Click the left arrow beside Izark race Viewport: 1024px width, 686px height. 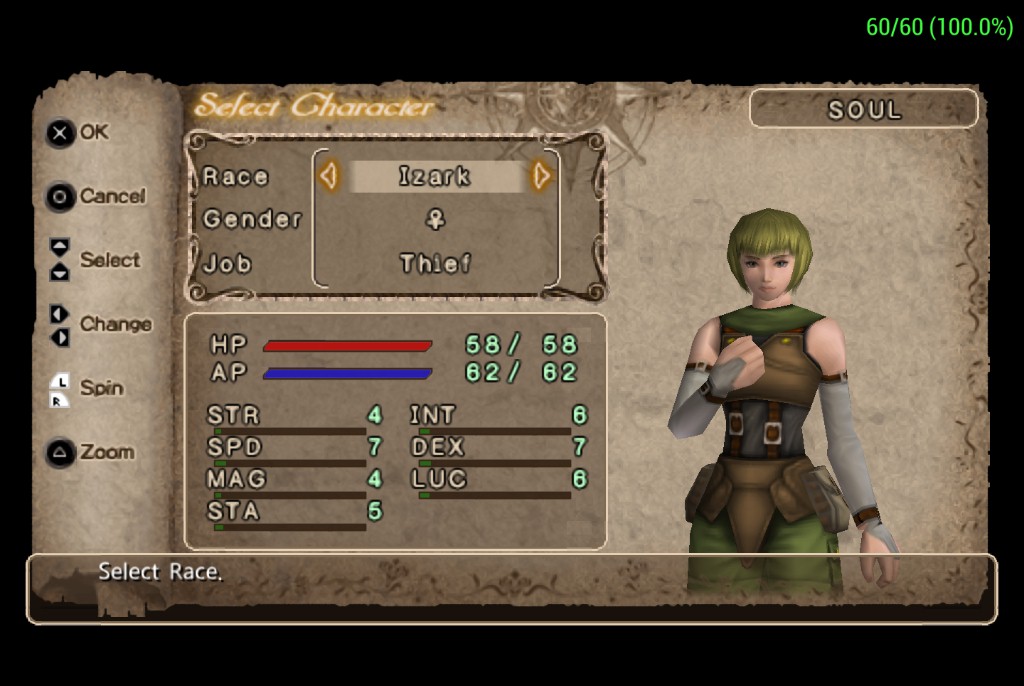[328, 177]
